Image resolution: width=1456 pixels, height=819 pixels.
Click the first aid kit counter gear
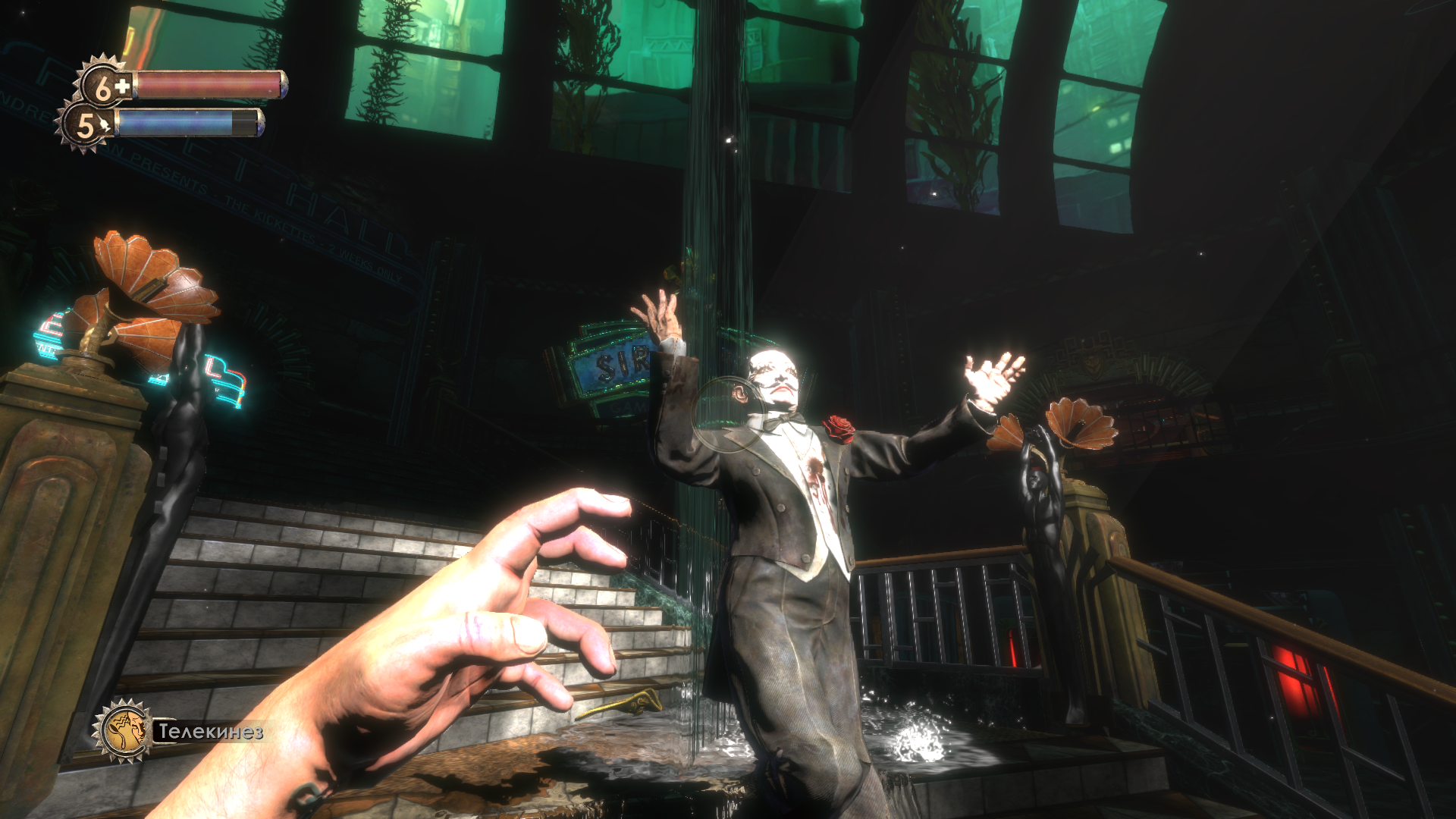pyautogui.click(x=105, y=86)
